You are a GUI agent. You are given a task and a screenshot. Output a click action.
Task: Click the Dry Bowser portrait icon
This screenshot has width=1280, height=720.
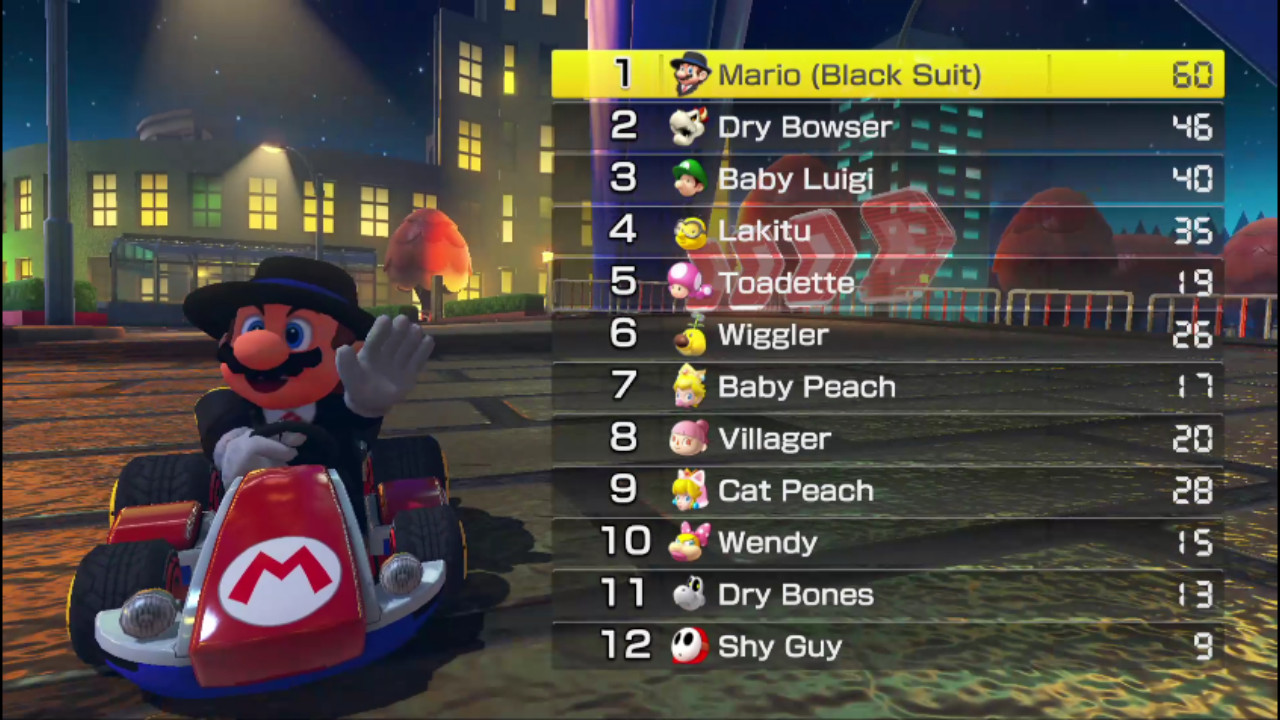(690, 127)
